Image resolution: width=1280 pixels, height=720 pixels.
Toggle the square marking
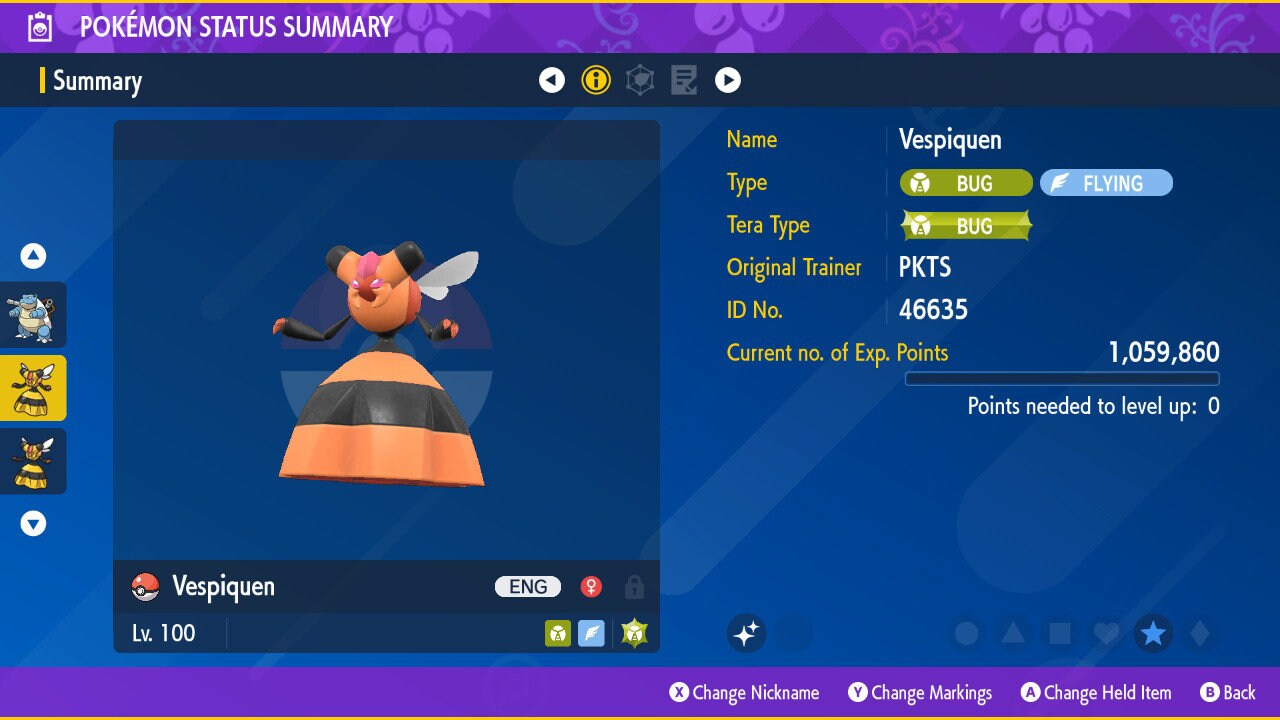click(x=1060, y=633)
